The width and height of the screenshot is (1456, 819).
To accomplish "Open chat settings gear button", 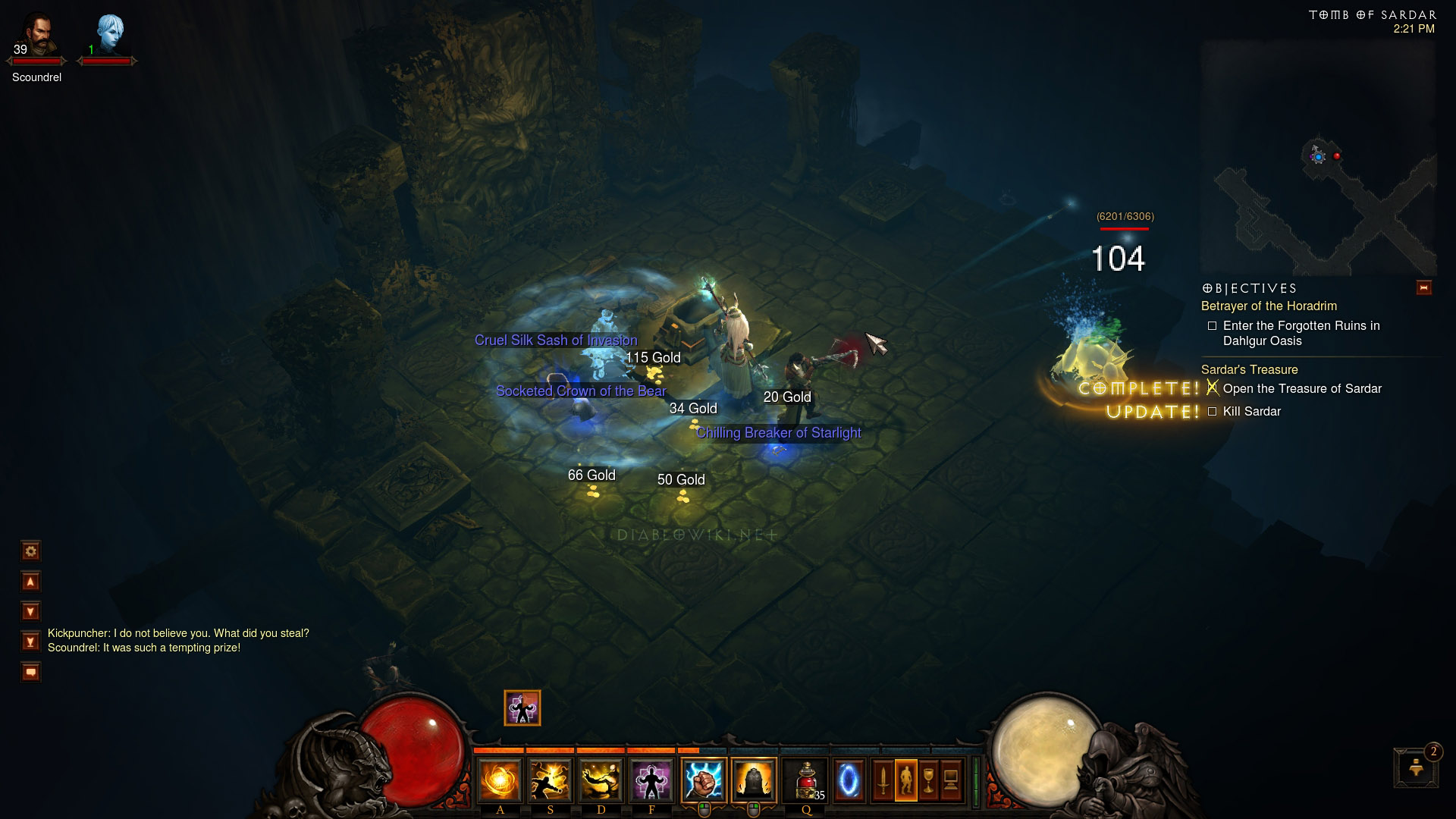I will (30, 551).
